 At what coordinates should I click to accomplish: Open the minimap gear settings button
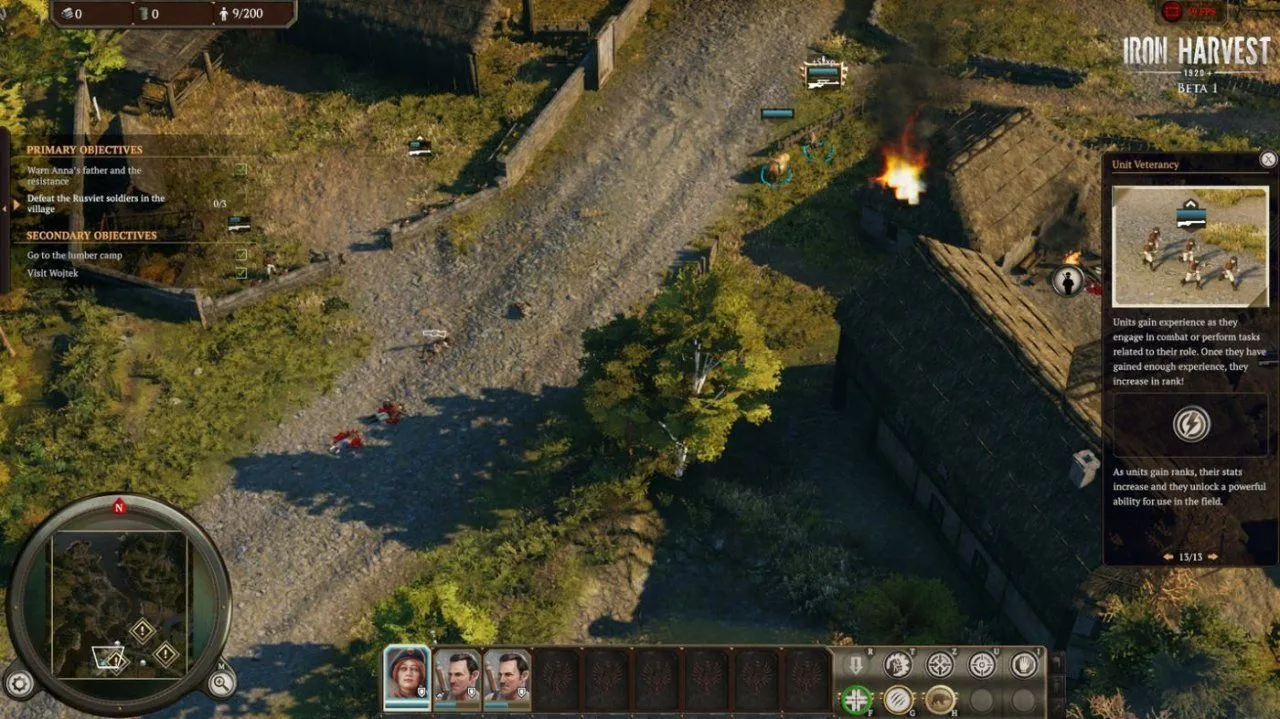[19, 683]
